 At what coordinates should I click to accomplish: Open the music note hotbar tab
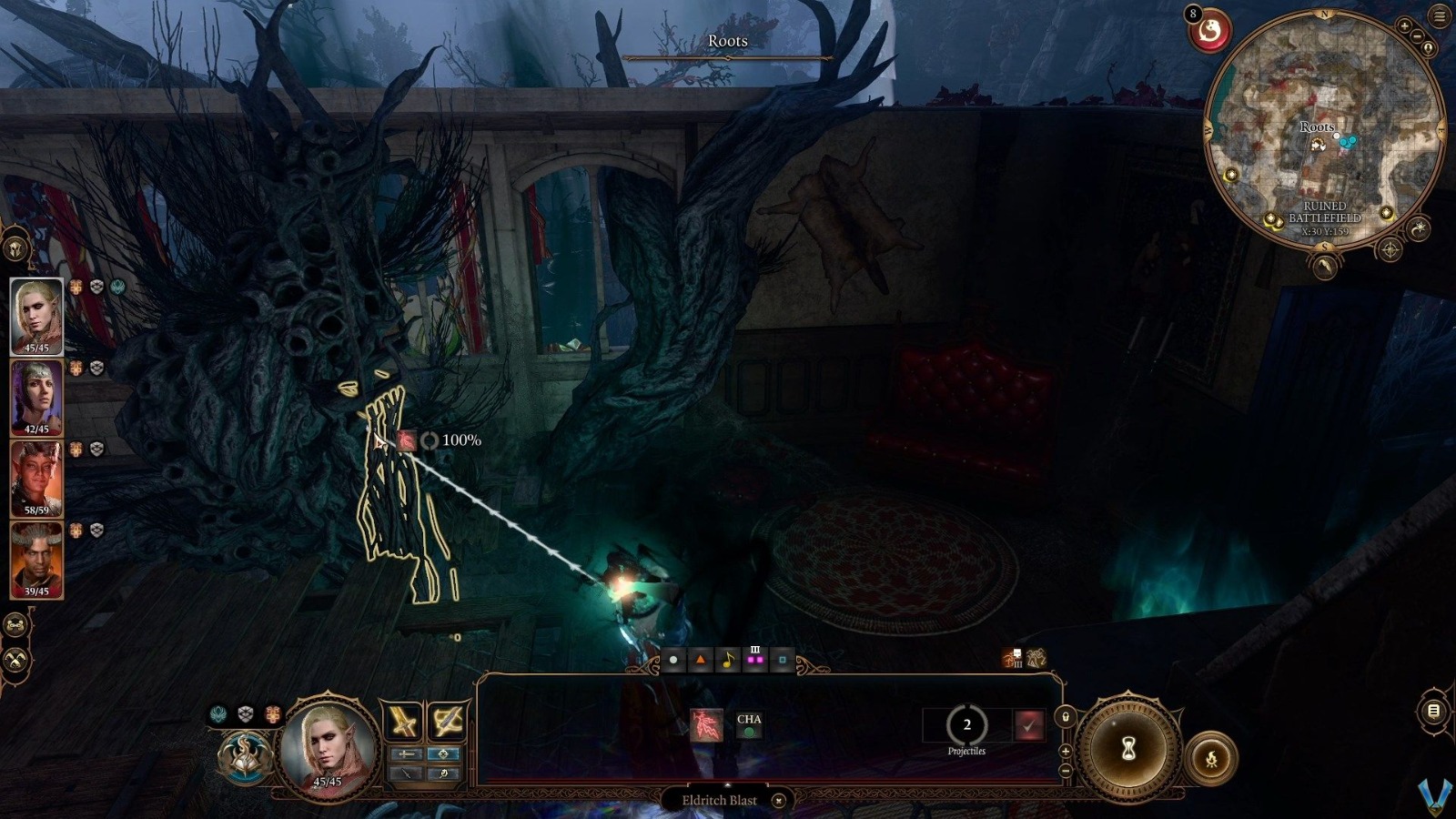click(x=728, y=659)
